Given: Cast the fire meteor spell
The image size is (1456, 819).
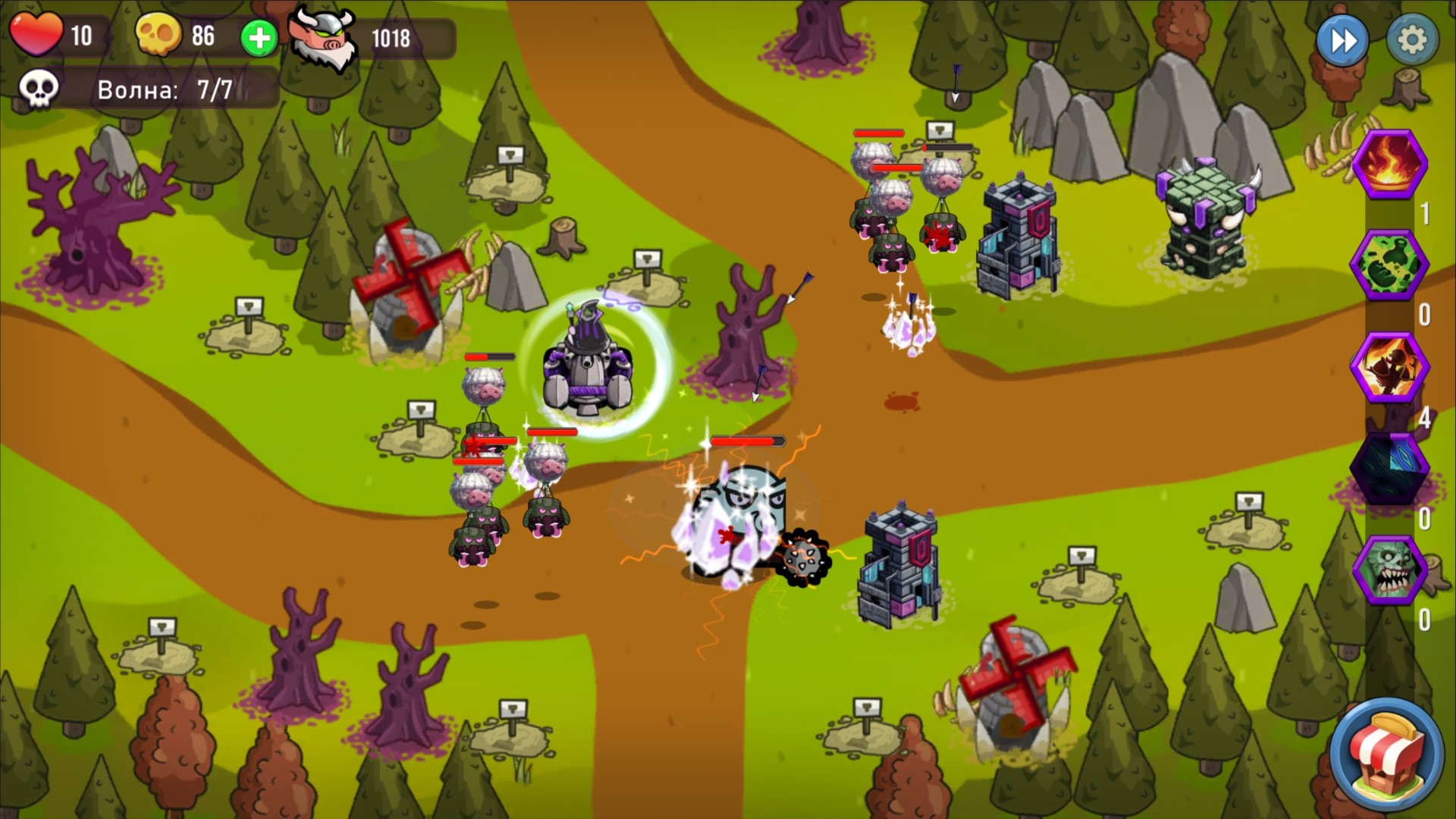Looking at the screenshot, I should pyautogui.click(x=1392, y=165).
